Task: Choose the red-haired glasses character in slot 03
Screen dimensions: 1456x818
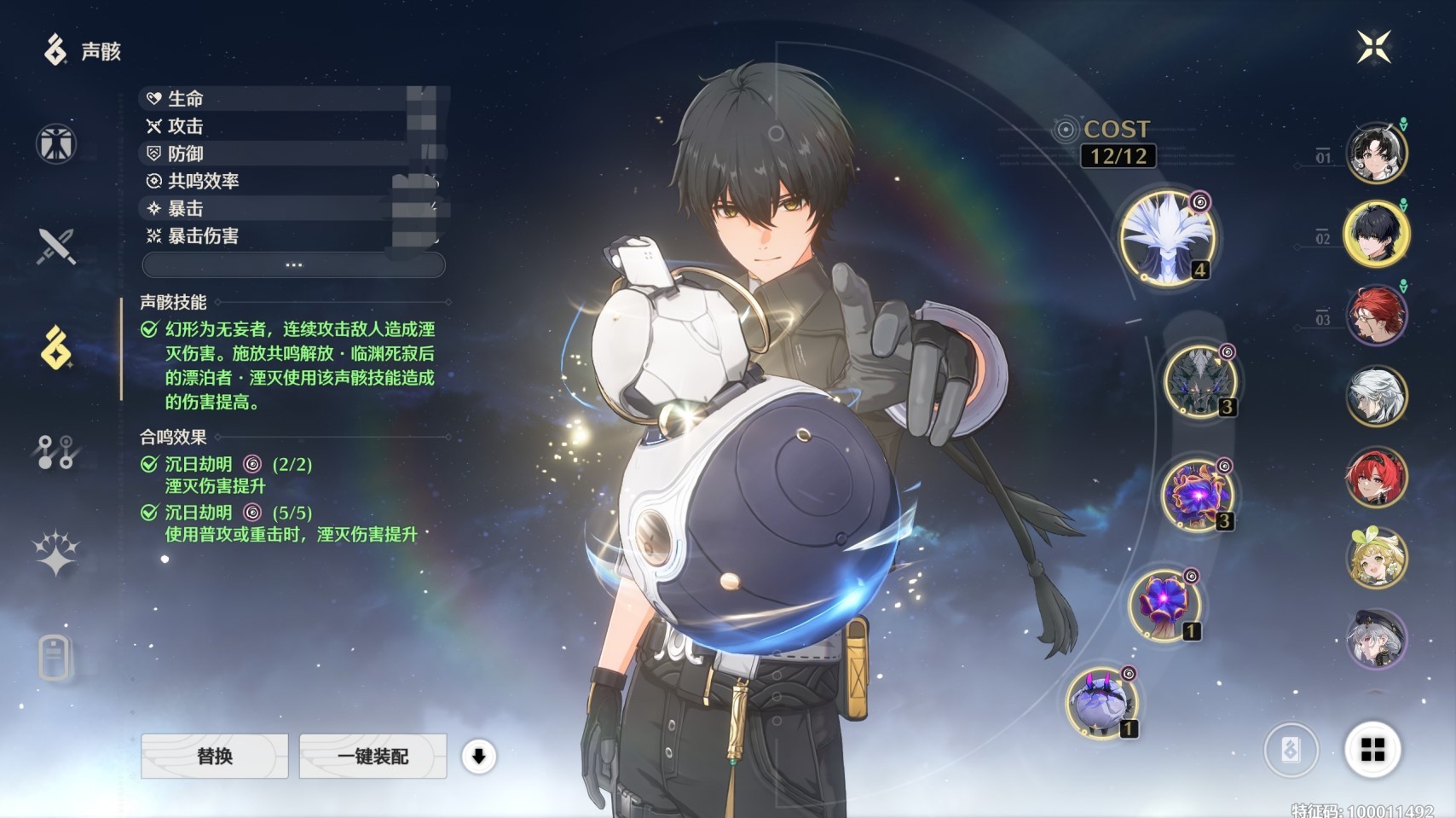Action: (1376, 315)
